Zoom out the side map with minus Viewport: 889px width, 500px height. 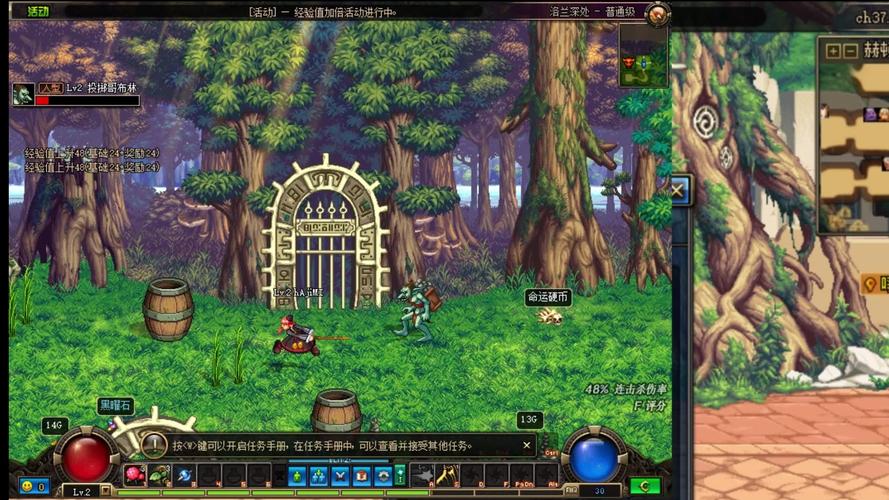850,51
